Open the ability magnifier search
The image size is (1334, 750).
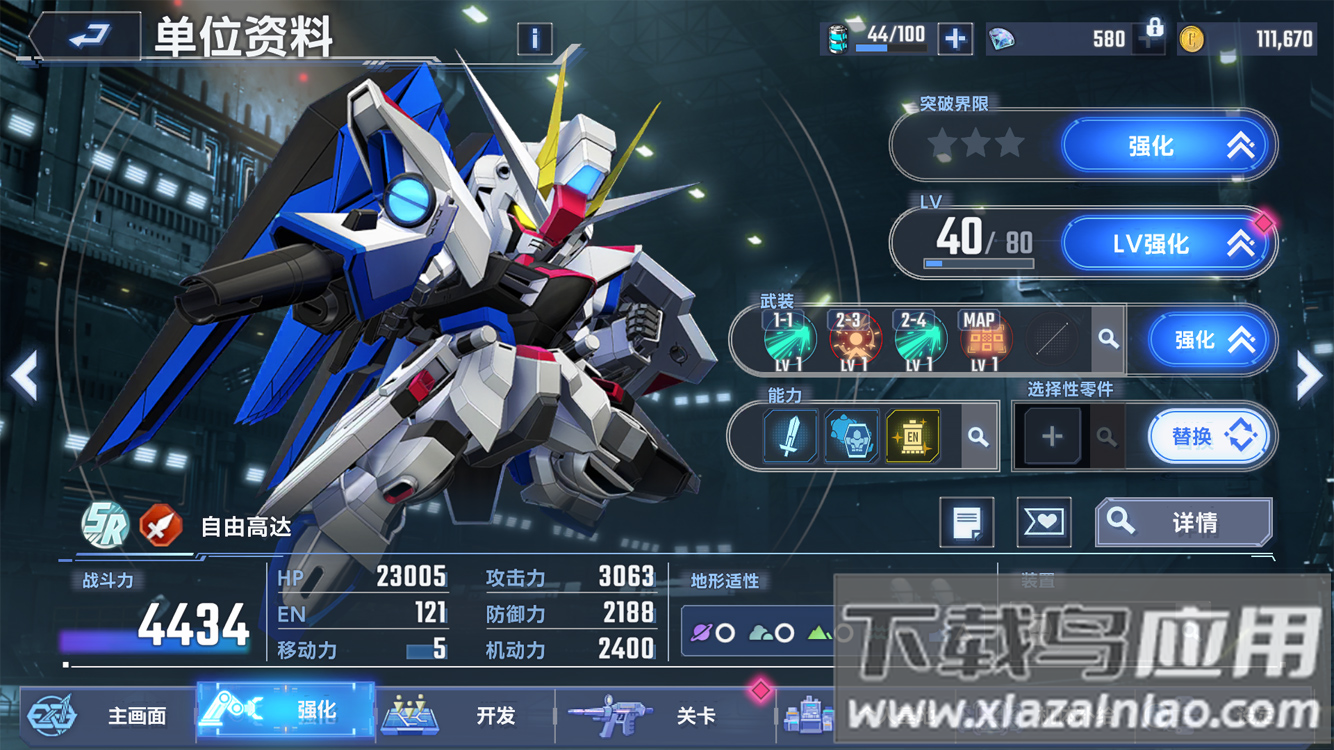click(x=978, y=437)
